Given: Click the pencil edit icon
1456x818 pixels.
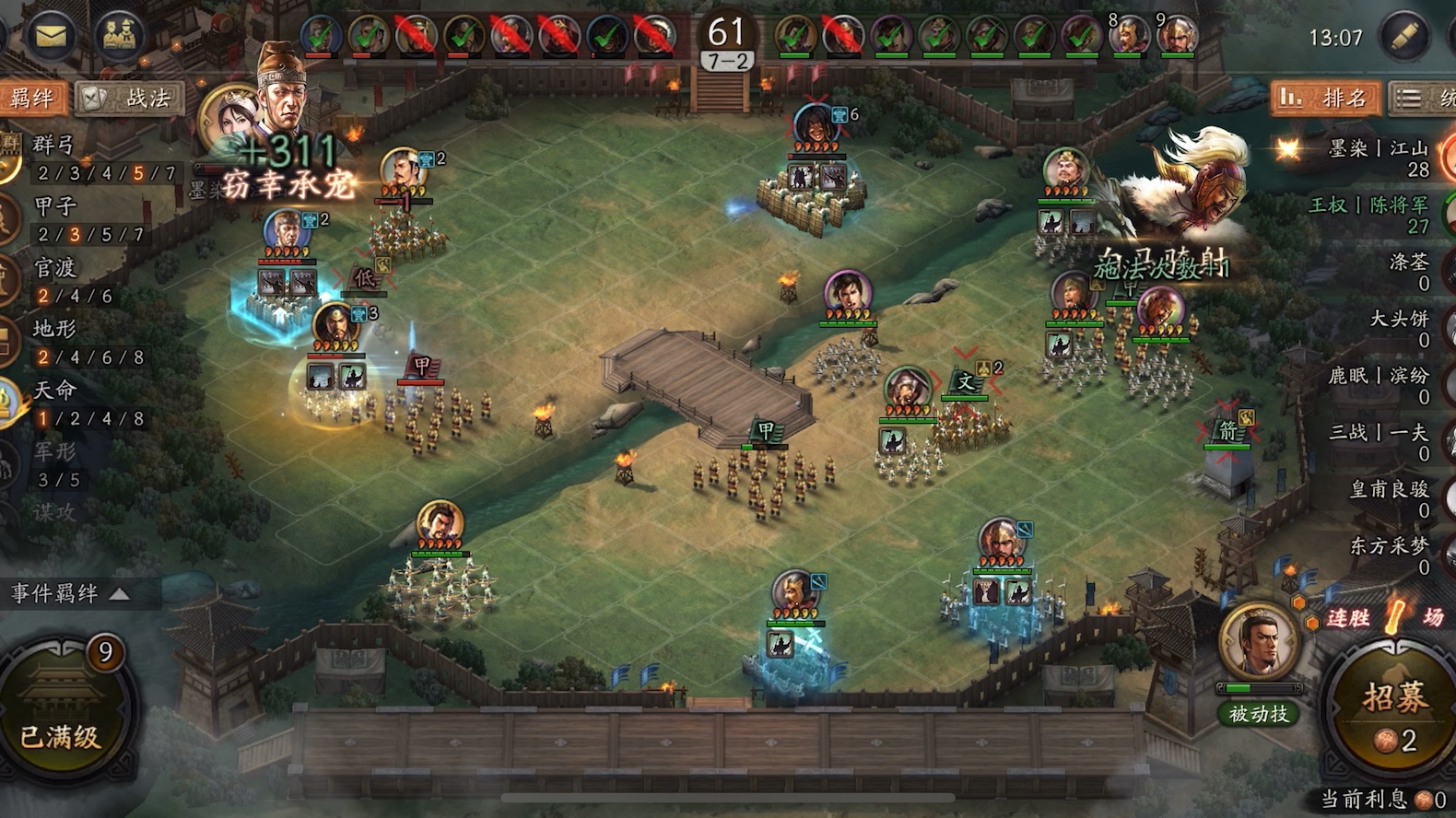Looking at the screenshot, I should (x=1403, y=37).
